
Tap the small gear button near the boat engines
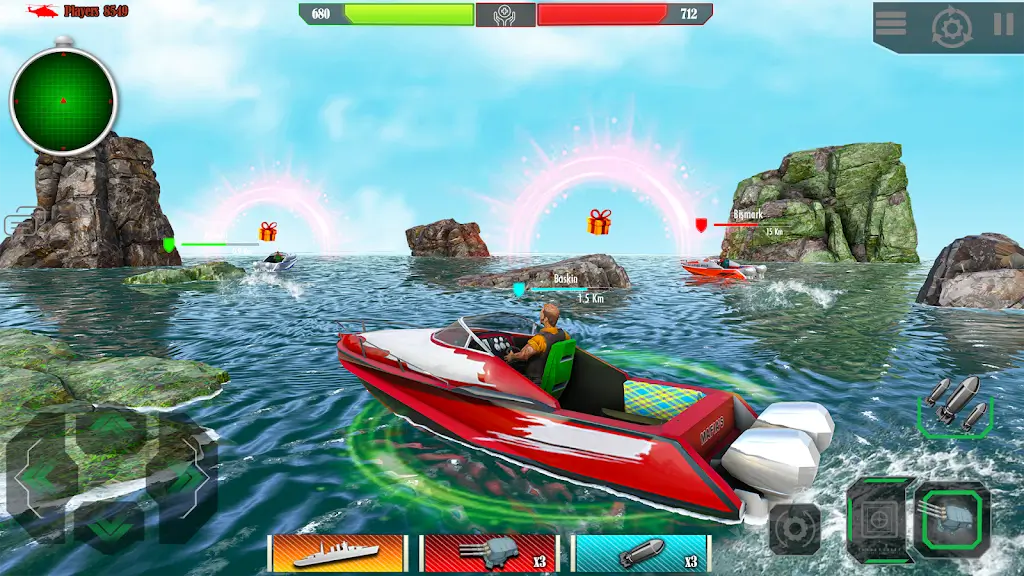(x=795, y=528)
